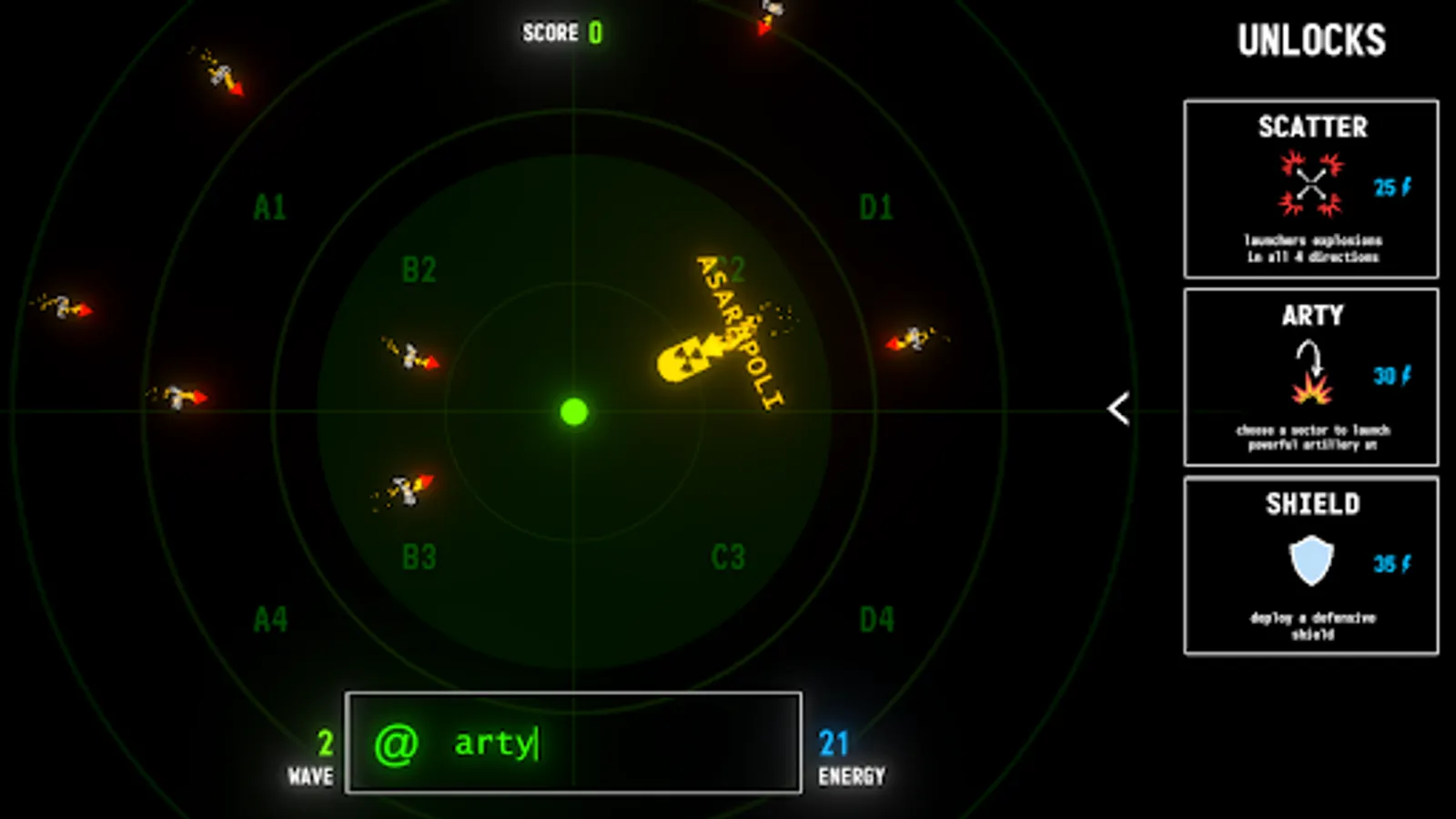Select sector label B2 on the radar
This screenshot has height=819, width=1456.
(420, 269)
